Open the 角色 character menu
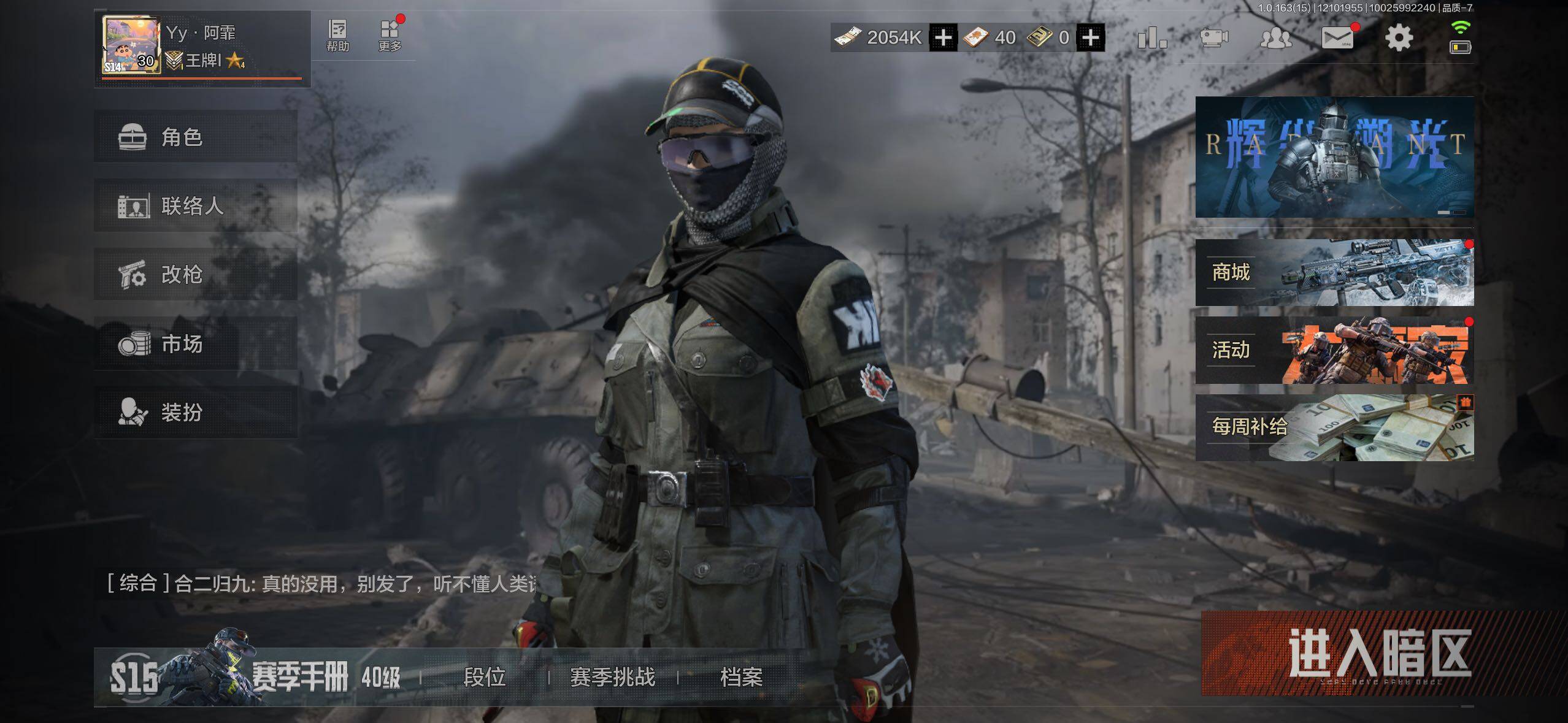This screenshot has width=1568, height=723. click(x=195, y=137)
